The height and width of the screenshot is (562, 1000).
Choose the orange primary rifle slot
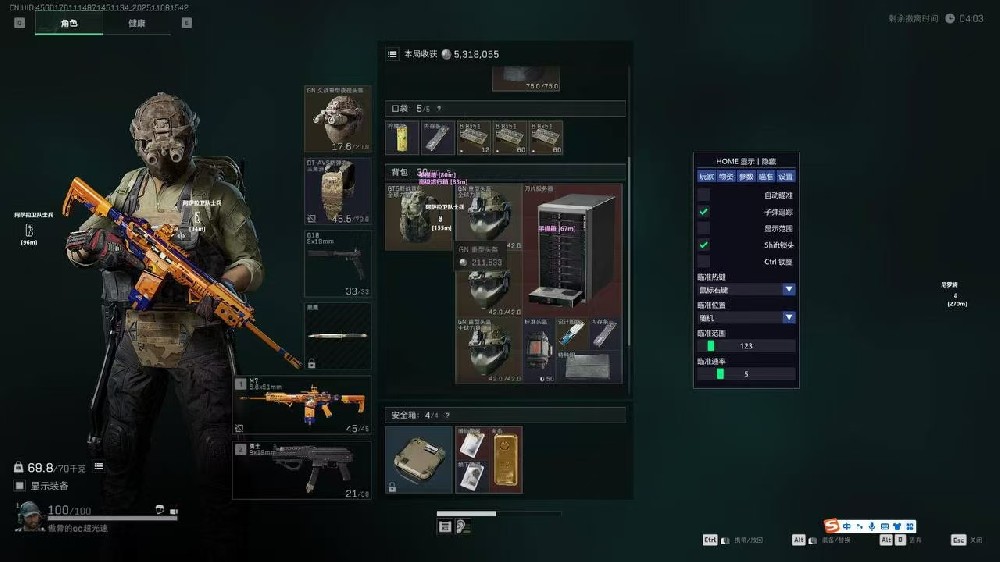coord(302,404)
